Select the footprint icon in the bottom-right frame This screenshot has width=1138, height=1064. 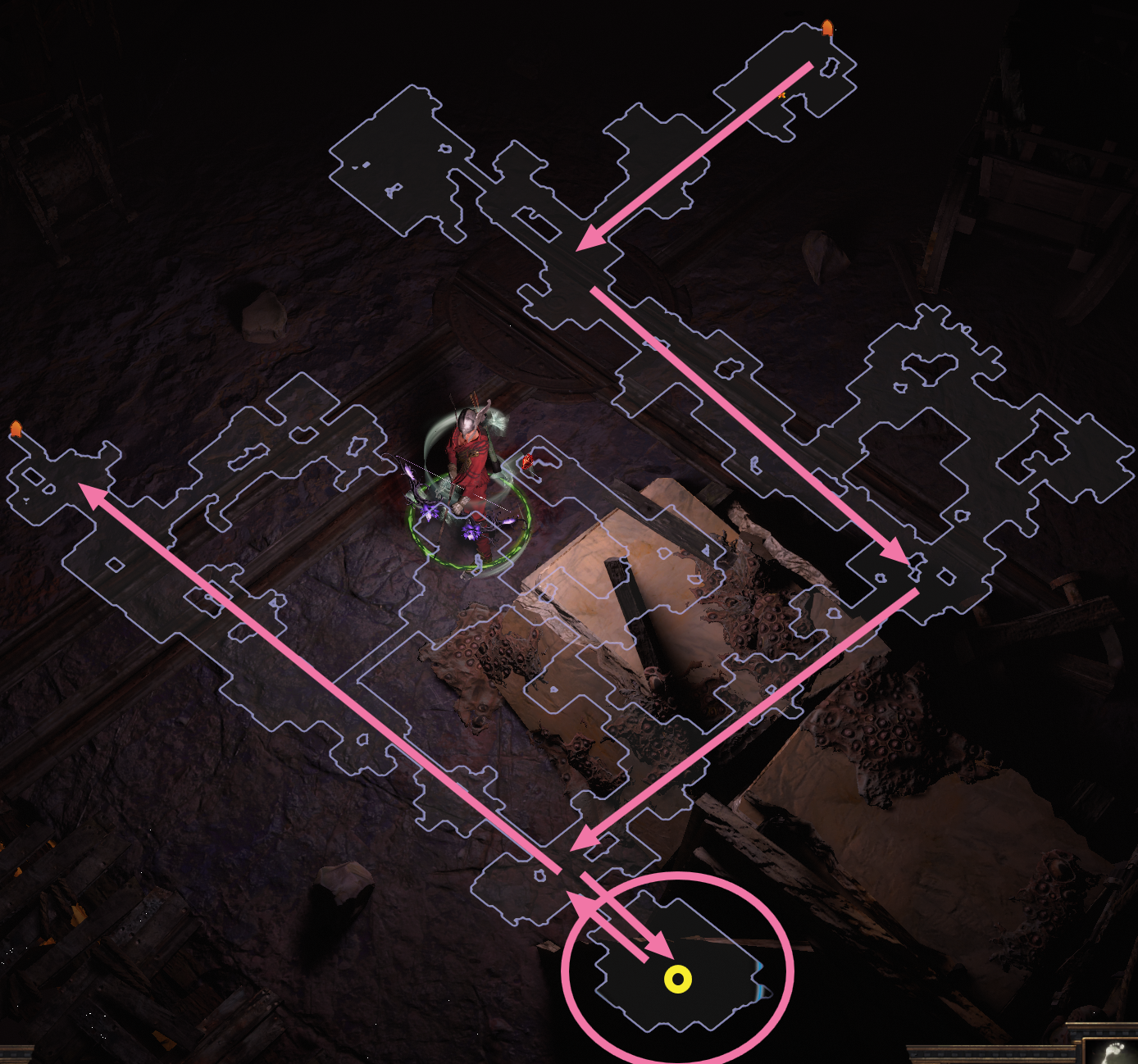click(x=1115, y=1049)
